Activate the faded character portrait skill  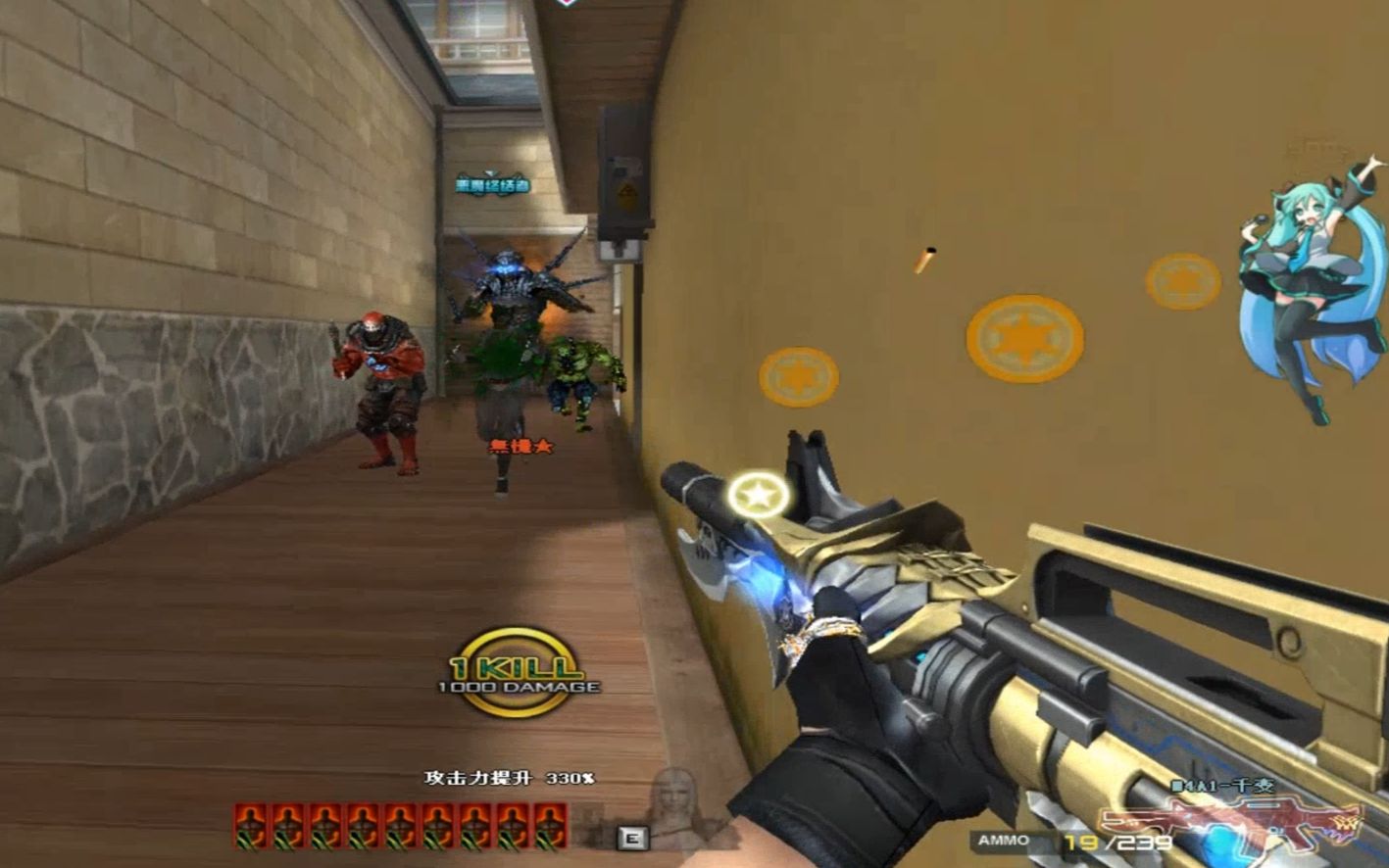(x=675, y=805)
